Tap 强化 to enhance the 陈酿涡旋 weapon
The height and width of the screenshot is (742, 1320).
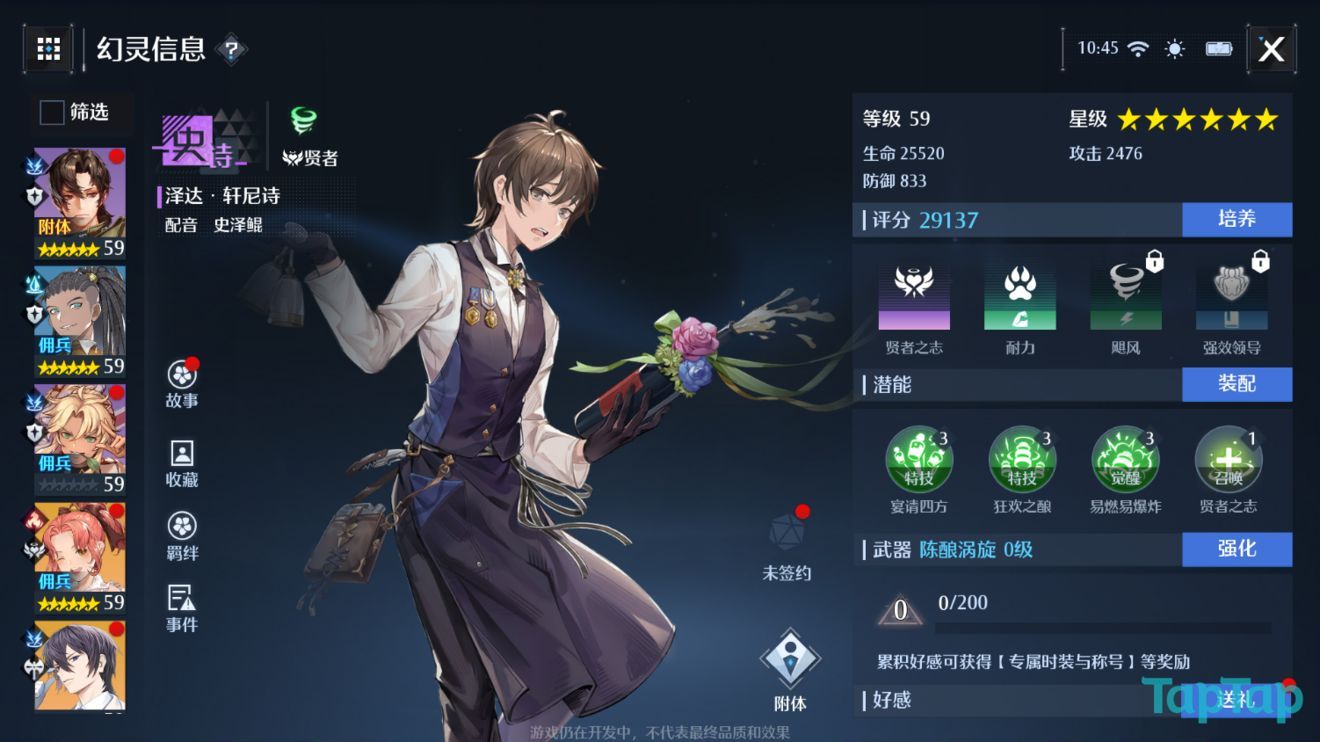(x=1237, y=550)
